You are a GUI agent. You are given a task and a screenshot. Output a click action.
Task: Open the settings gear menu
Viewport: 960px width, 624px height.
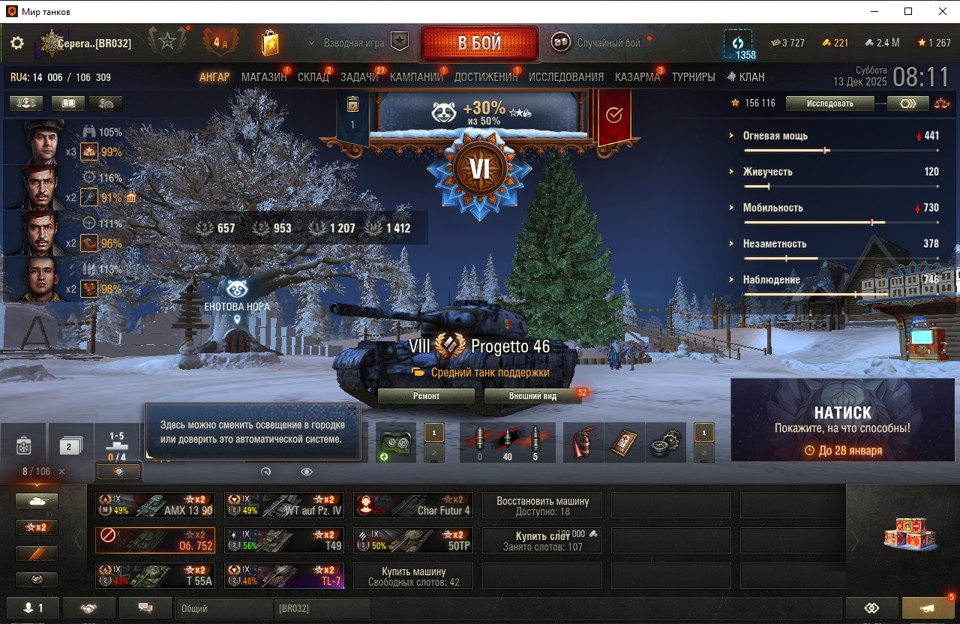(x=17, y=43)
